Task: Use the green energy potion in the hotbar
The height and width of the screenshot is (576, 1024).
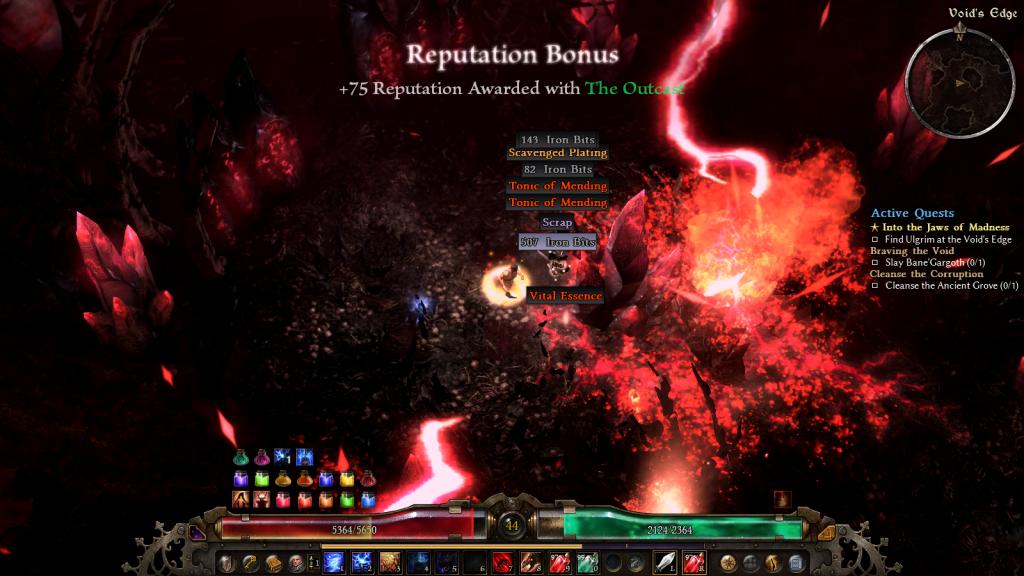Action: pyautogui.click(x=586, y=563)
